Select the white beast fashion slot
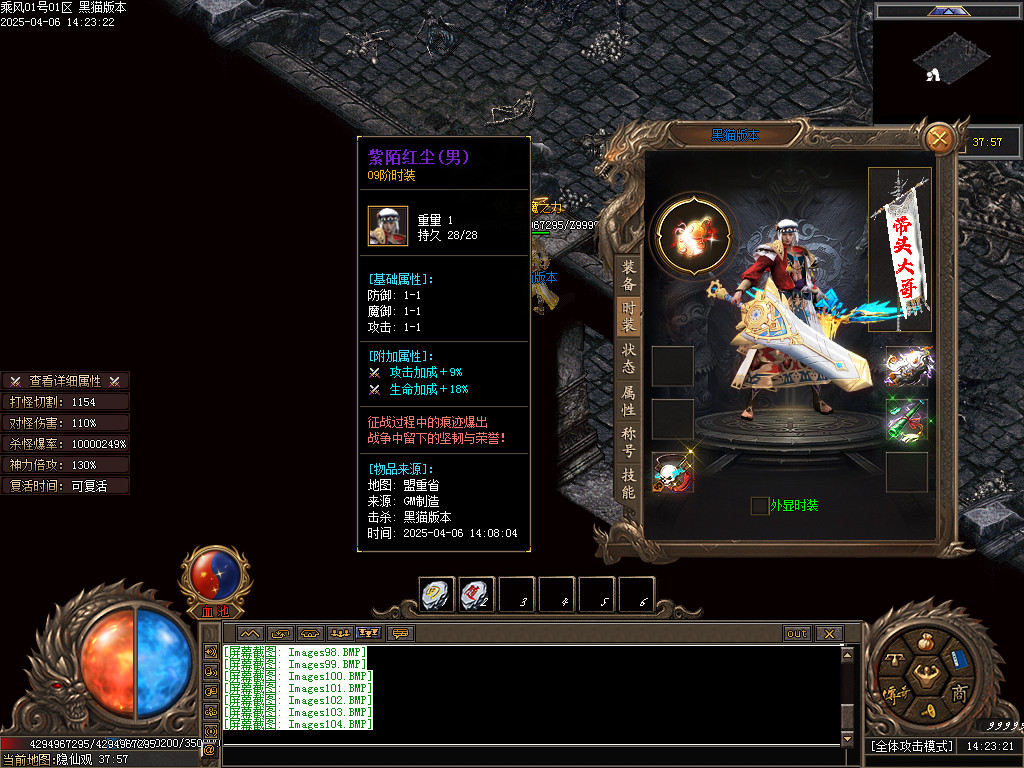This screenshot has height=768, width=1024. 906,366
